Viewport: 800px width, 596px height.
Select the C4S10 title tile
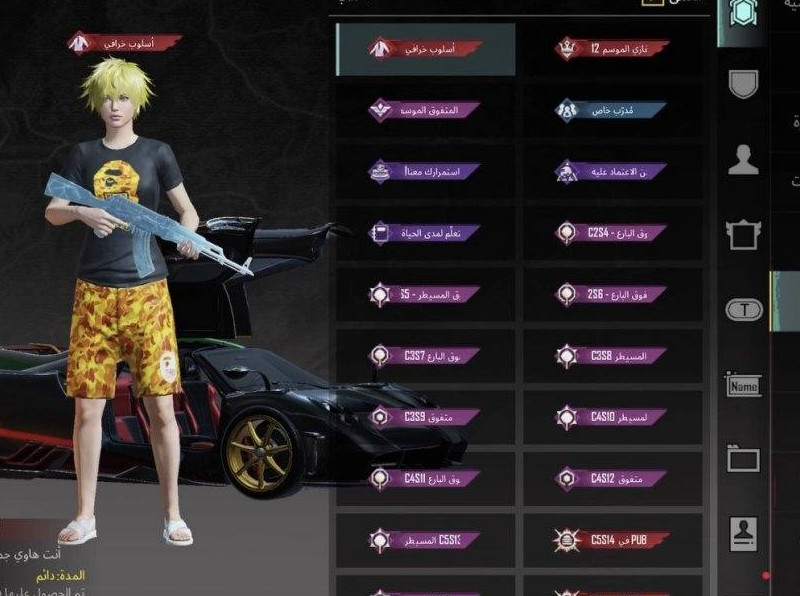coord(613,417)
